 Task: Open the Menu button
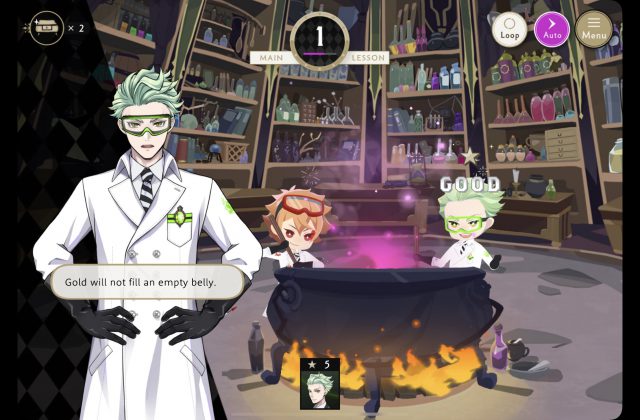tap(593, 29)
